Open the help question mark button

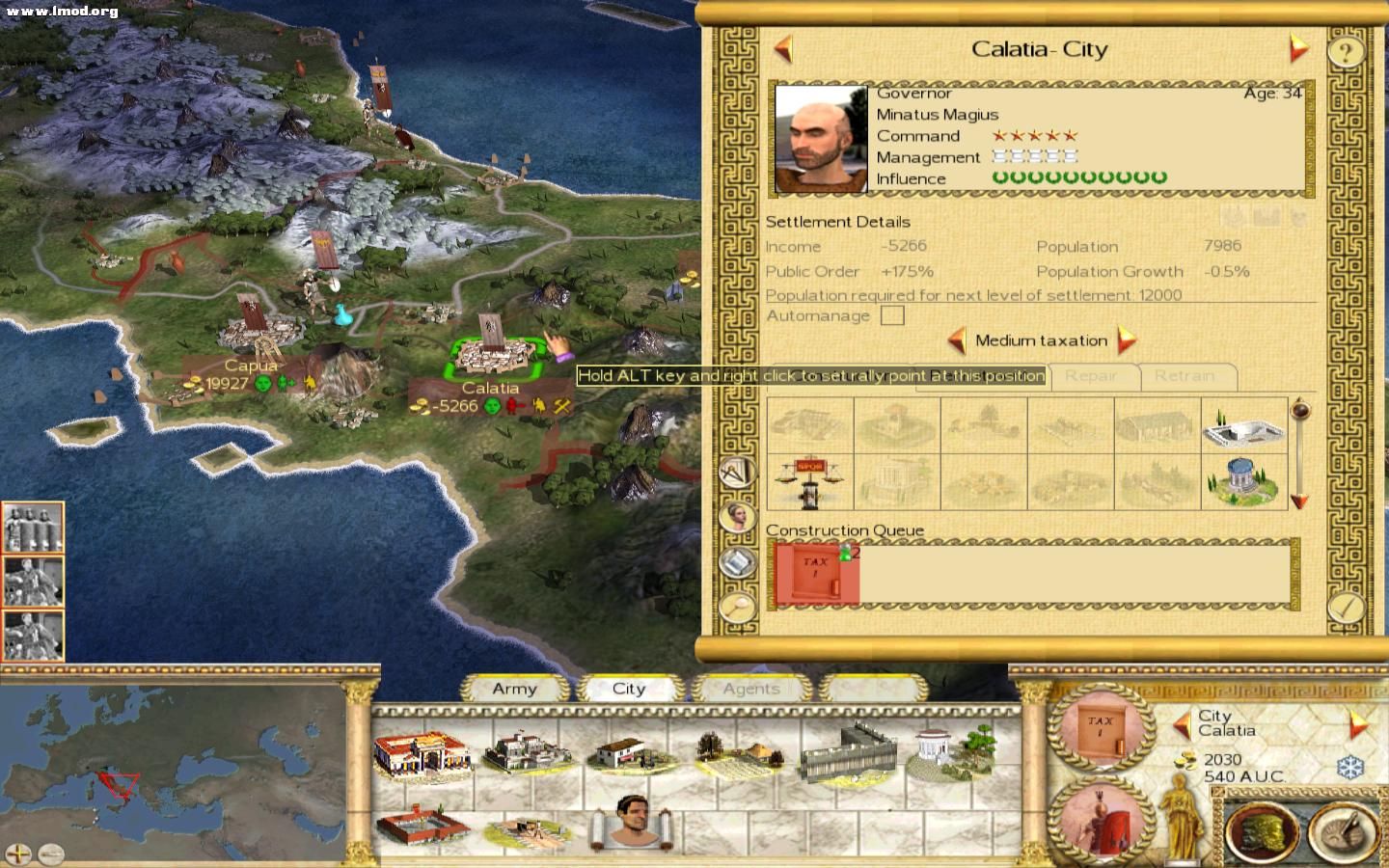(x=1346, y=50)
